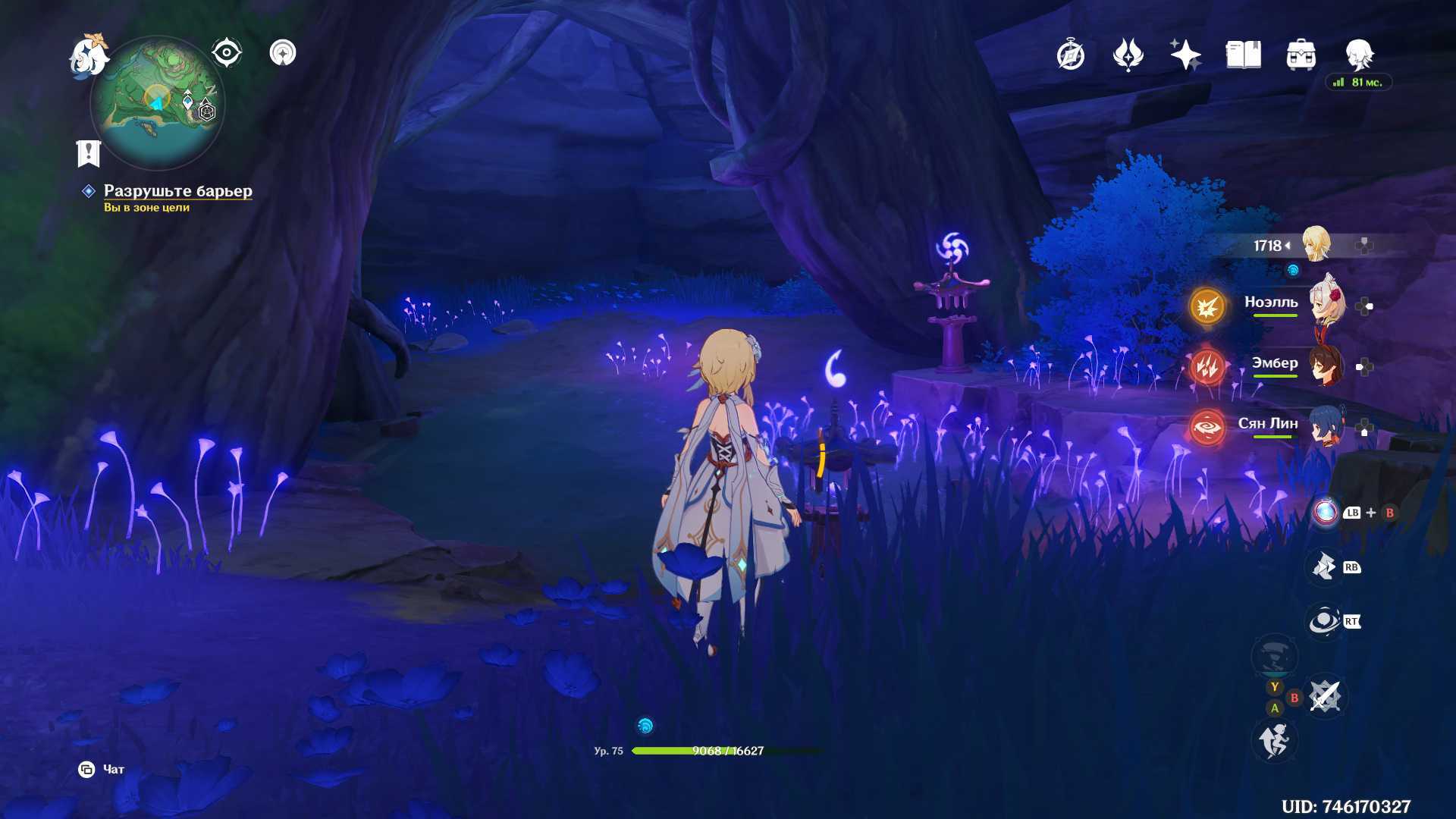Open the character profile head icon
The image size is (1456, 819).
coord(1358,55)
